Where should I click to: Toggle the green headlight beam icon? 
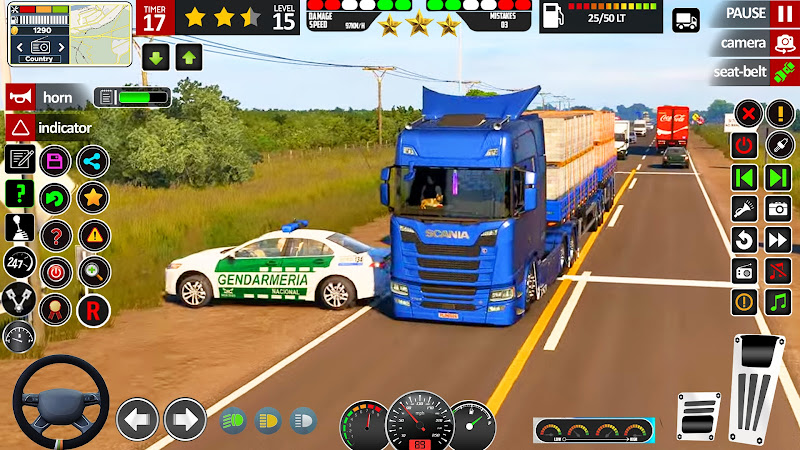tap(232, 420)
